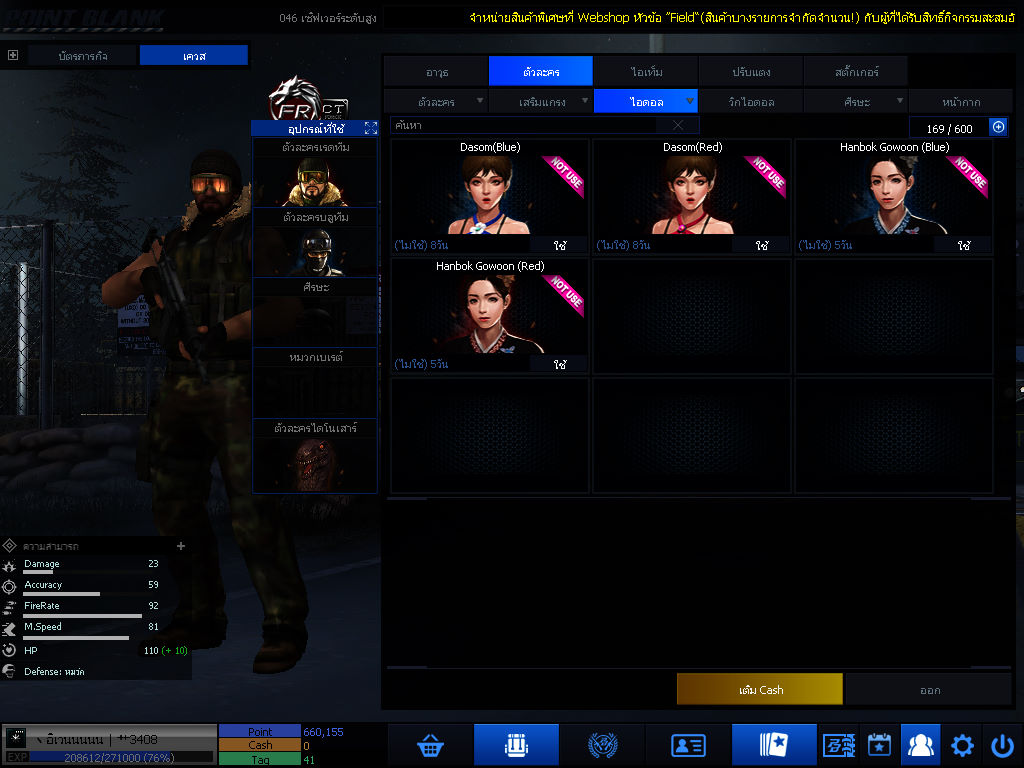Screen dimensions: 1024x768
Task: Open the ไอเท็ม items tab
Action: 646,72
